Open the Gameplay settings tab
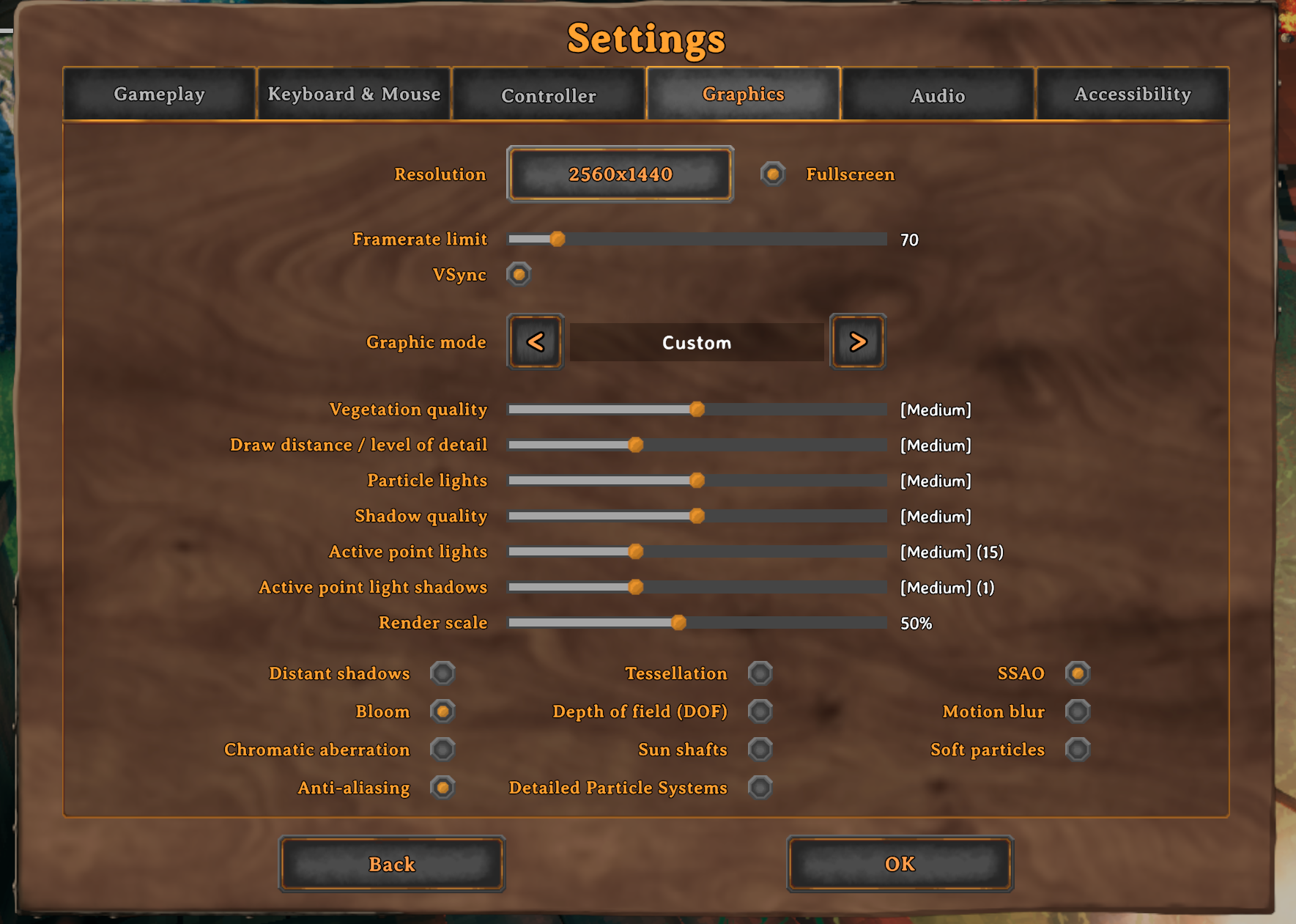 click(159, 95)
